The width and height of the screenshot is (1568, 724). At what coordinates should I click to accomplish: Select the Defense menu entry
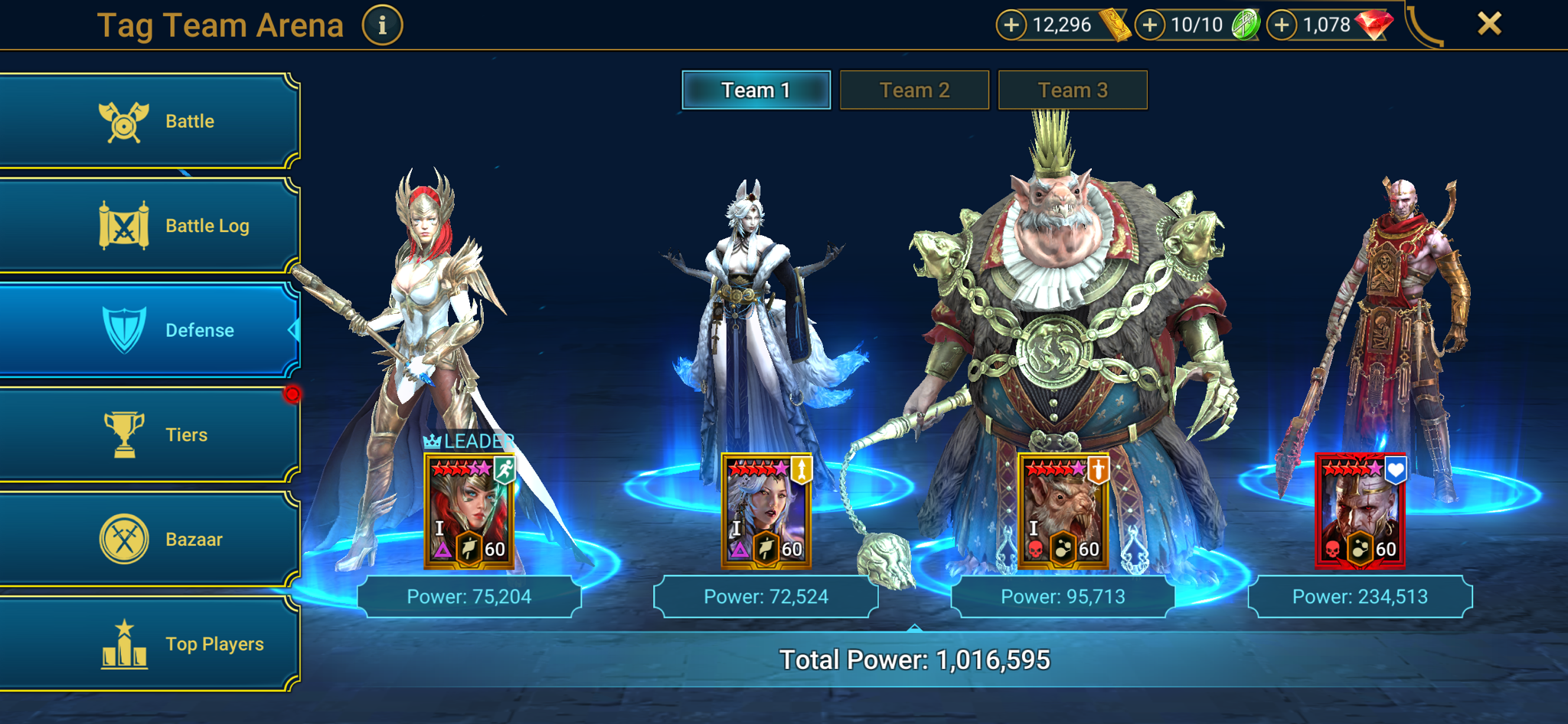149,330
